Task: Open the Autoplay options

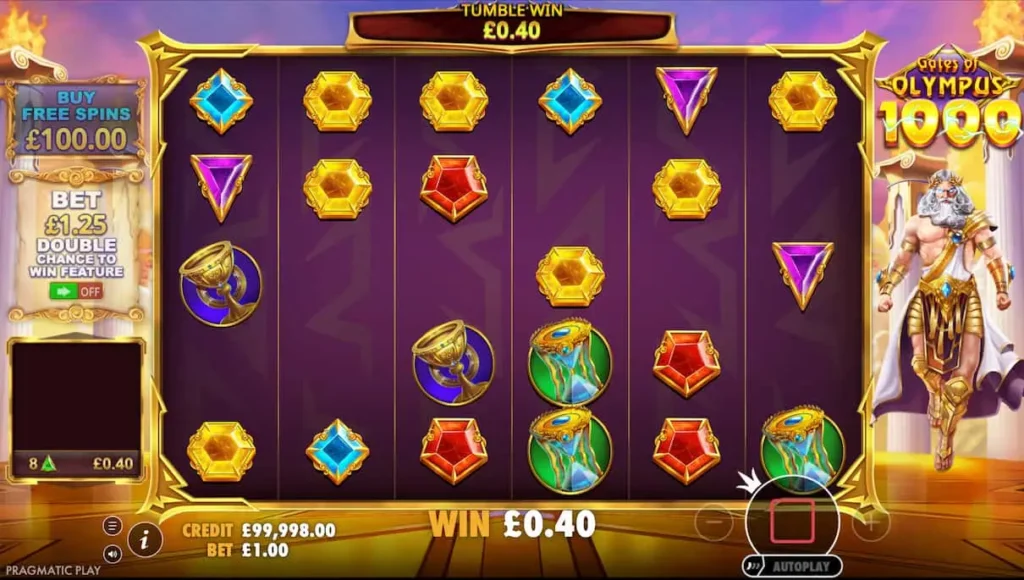Action: (x=792, y=566)
